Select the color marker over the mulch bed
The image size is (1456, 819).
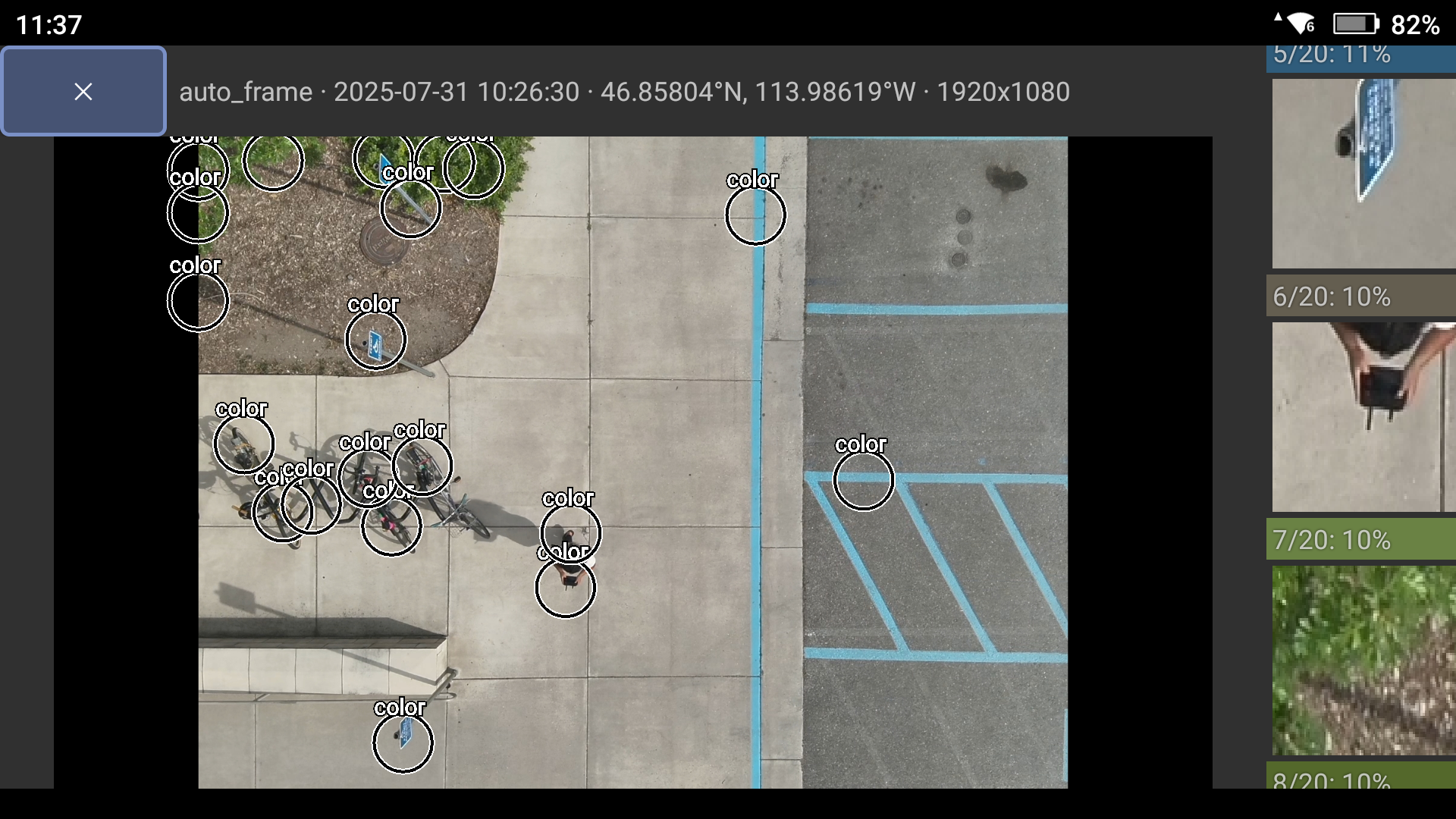point(196,301)
